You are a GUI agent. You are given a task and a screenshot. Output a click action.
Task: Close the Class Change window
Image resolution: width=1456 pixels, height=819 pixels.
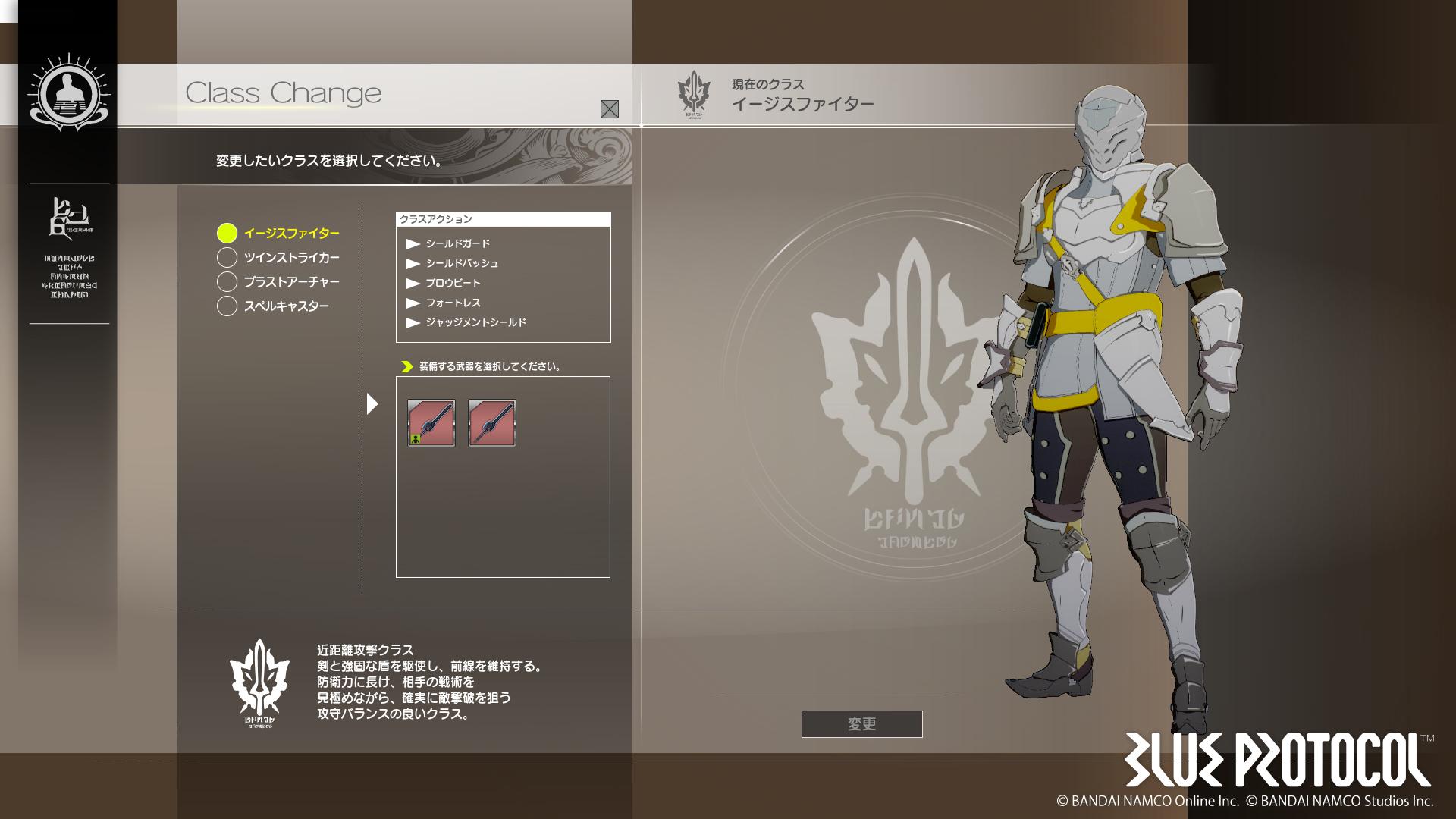click(609, 109)
